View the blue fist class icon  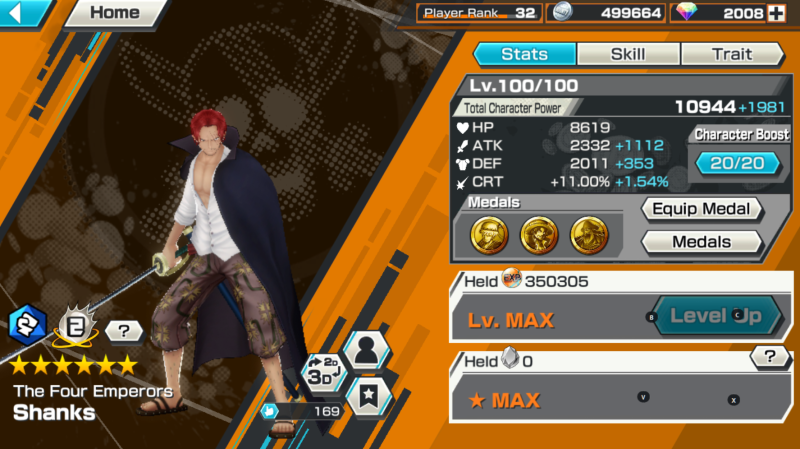pos(26,324)
